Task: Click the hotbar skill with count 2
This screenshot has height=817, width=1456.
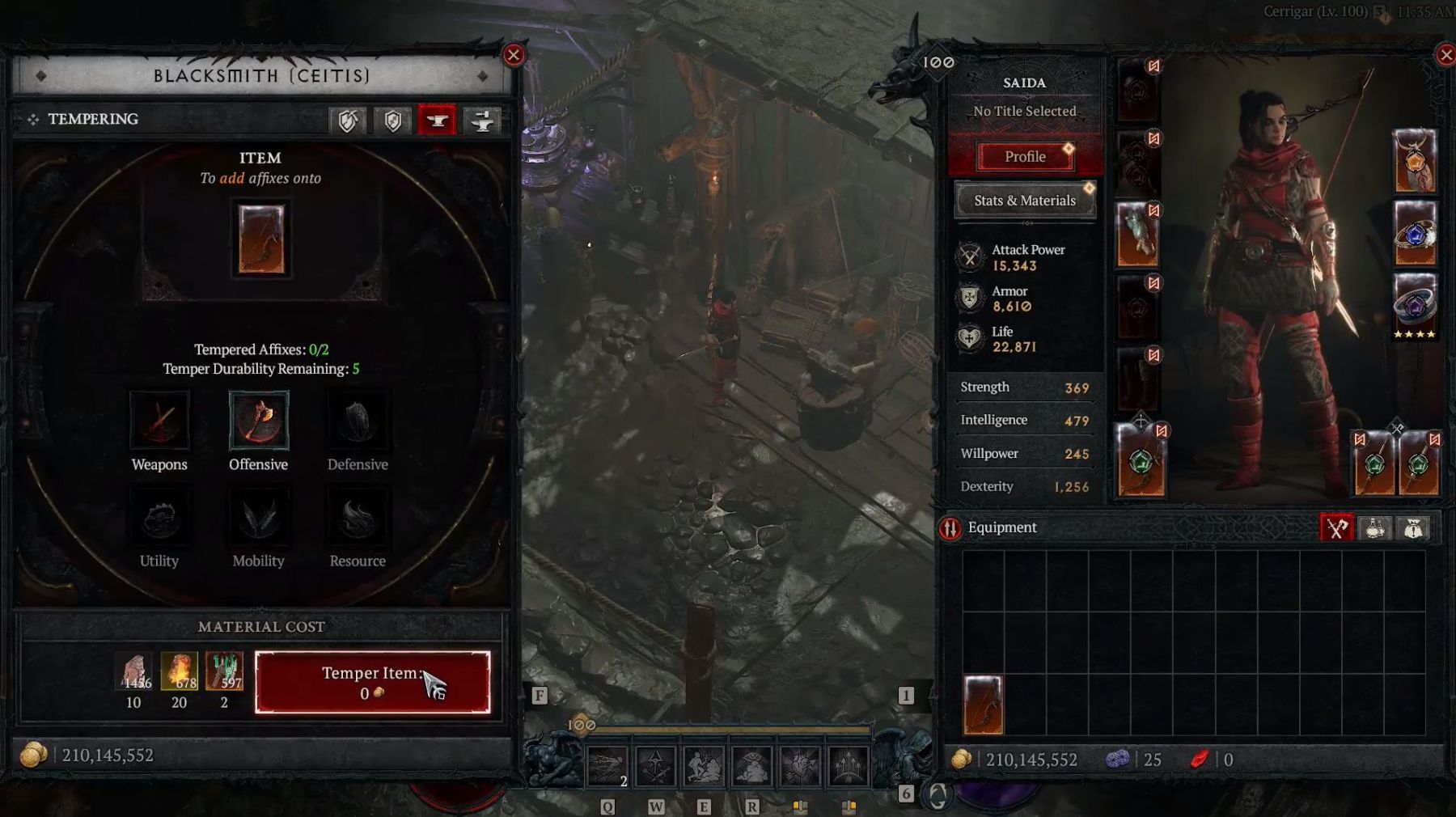Action: coord(607,765)
